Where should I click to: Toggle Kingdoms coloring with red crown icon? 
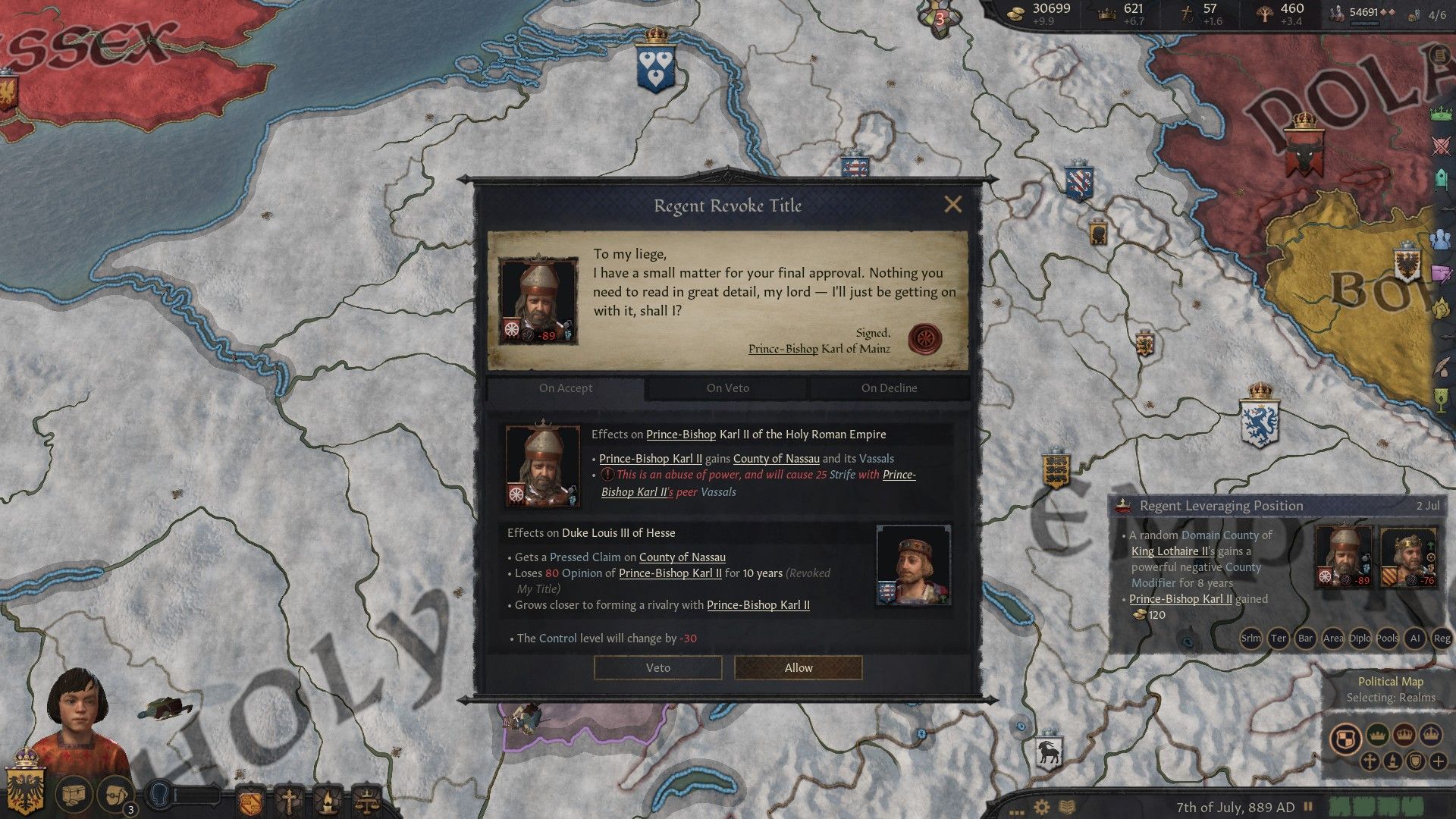pyautogui.click(x=1404, y=734)
